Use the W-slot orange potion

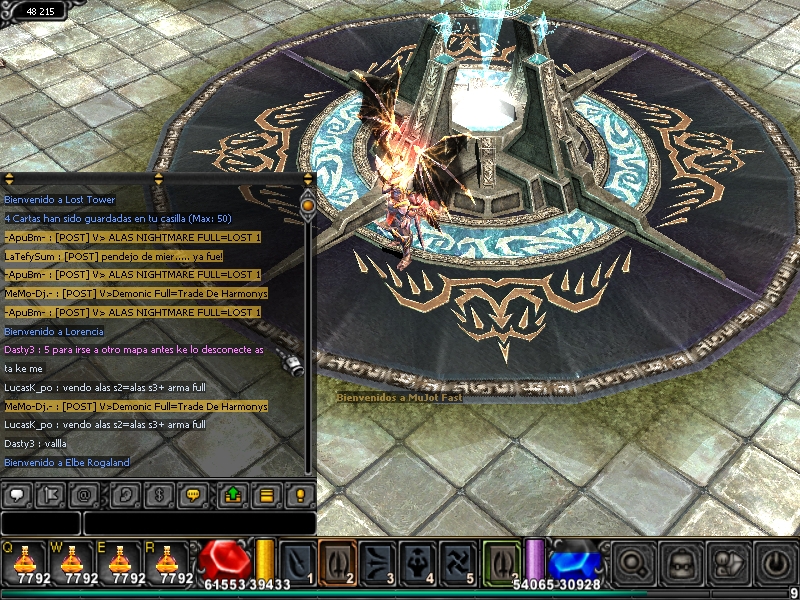point(72,560)
